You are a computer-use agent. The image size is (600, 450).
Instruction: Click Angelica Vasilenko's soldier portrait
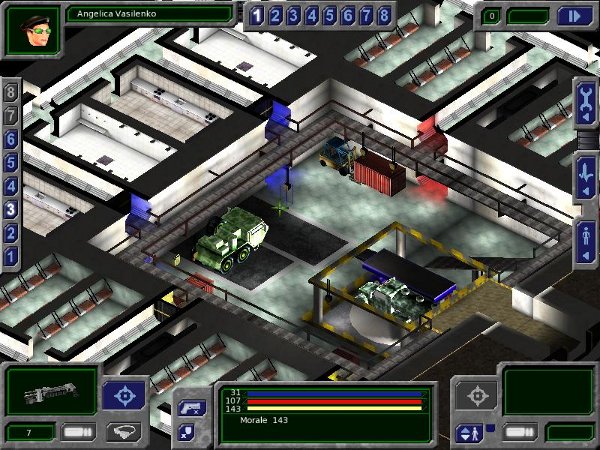click(32, 31)
